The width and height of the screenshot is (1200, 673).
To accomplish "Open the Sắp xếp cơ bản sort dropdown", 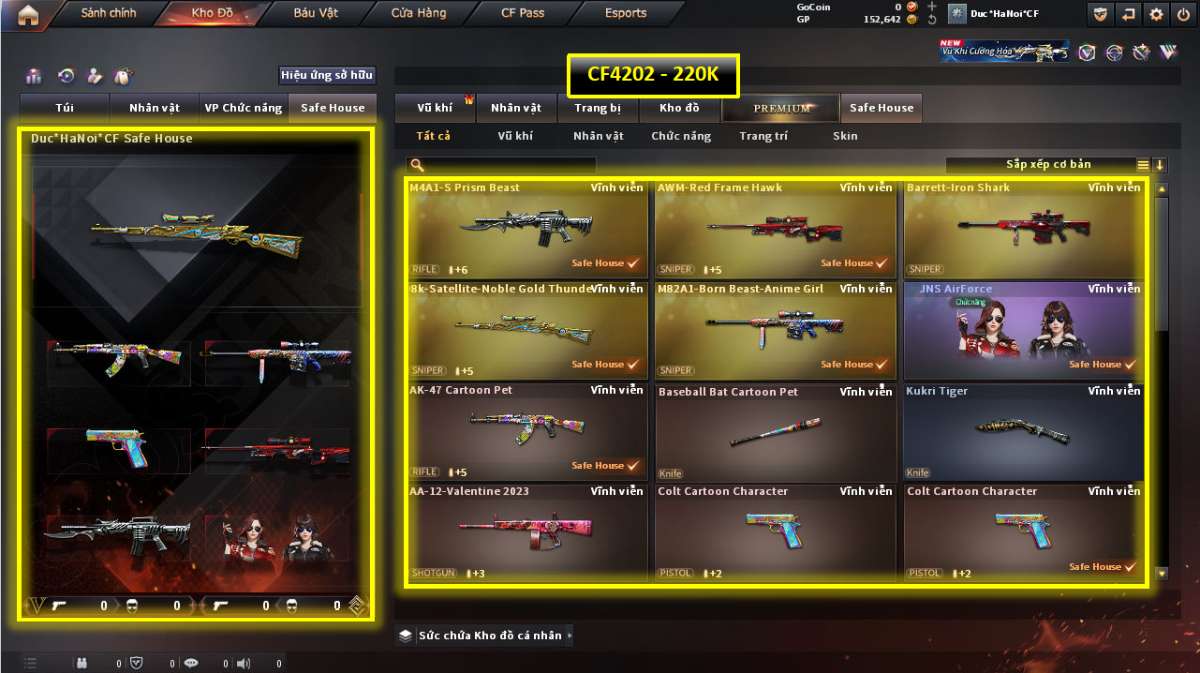I will pos(1048,165).
